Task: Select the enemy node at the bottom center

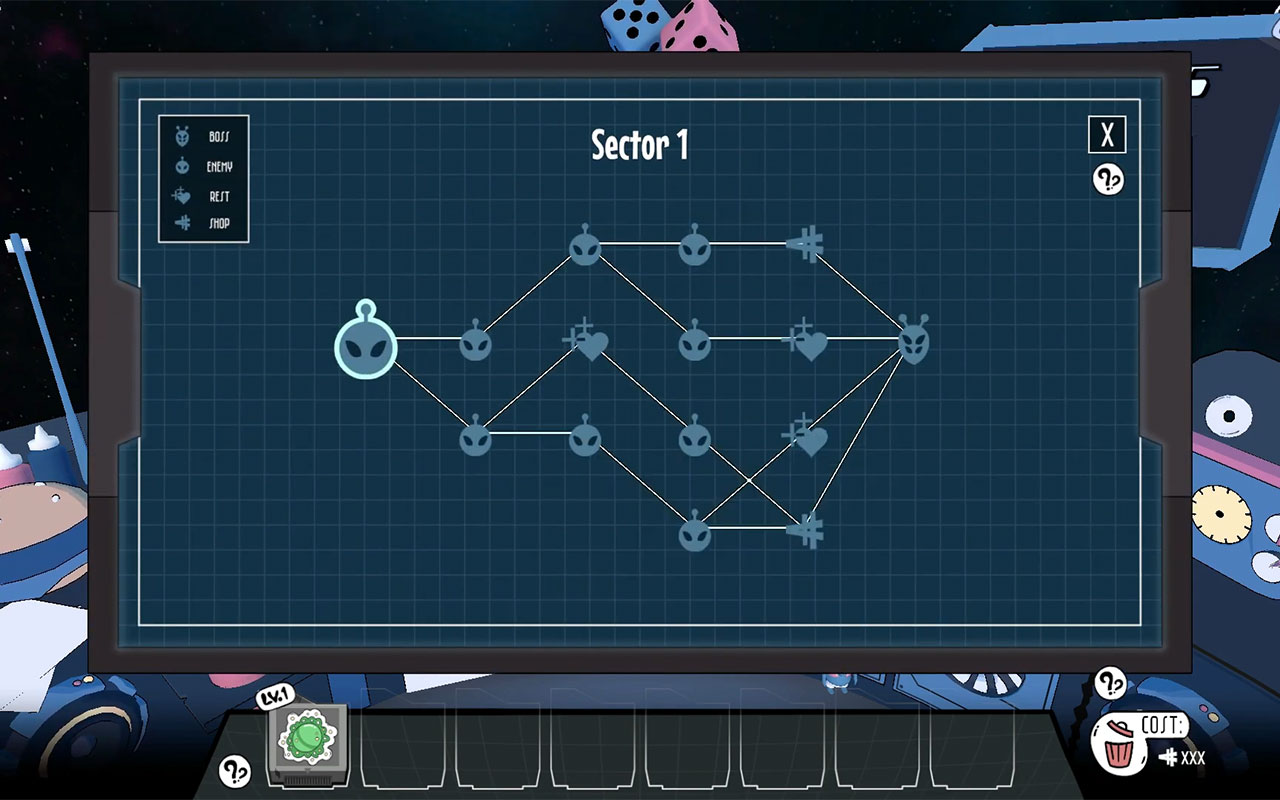Action: pyautogui.click(x=695, y=533)
